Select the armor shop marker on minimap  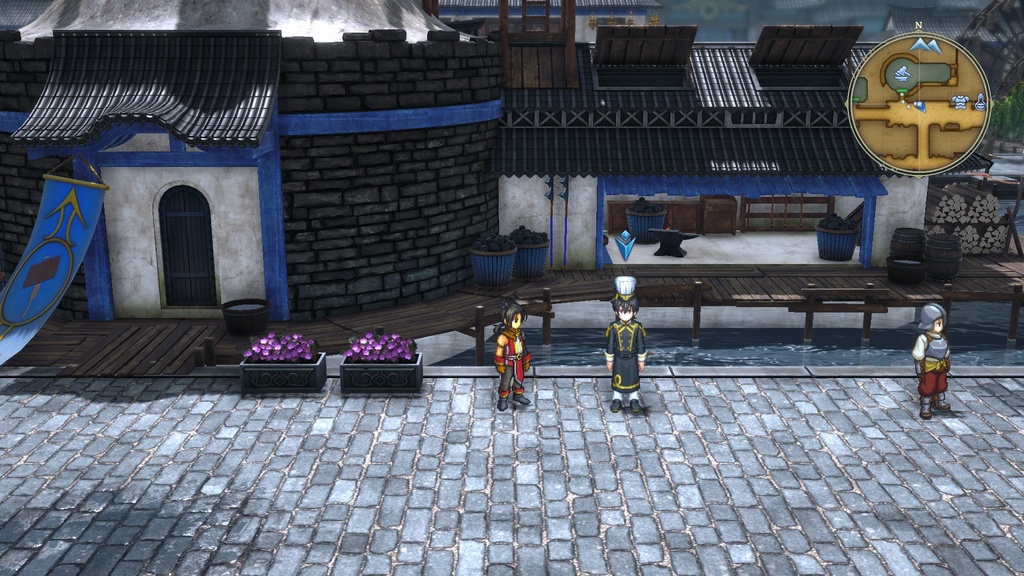(x=960, y=101)
